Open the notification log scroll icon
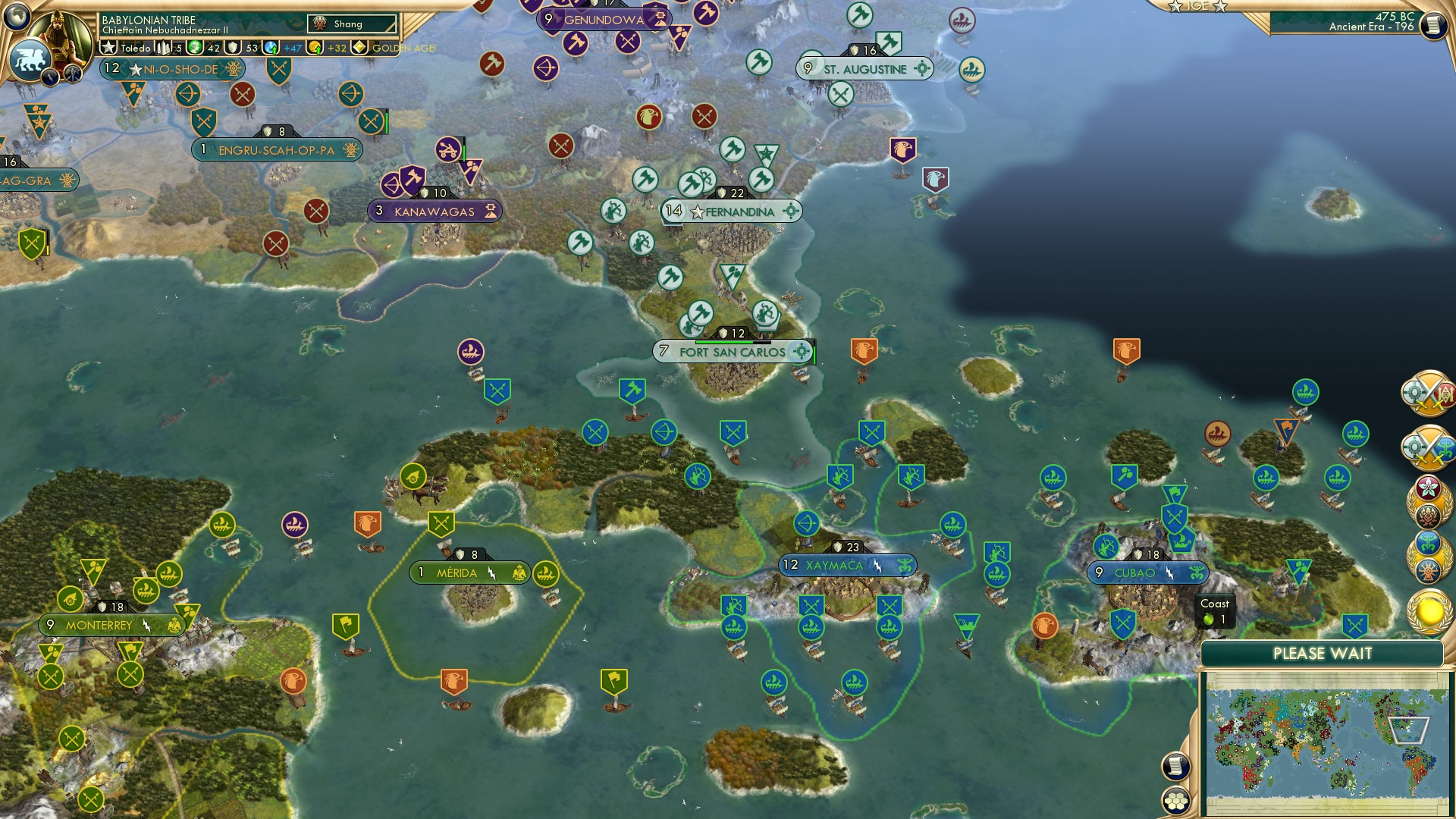This screenshot has height=819, width=1456. tap(1175, 766)
